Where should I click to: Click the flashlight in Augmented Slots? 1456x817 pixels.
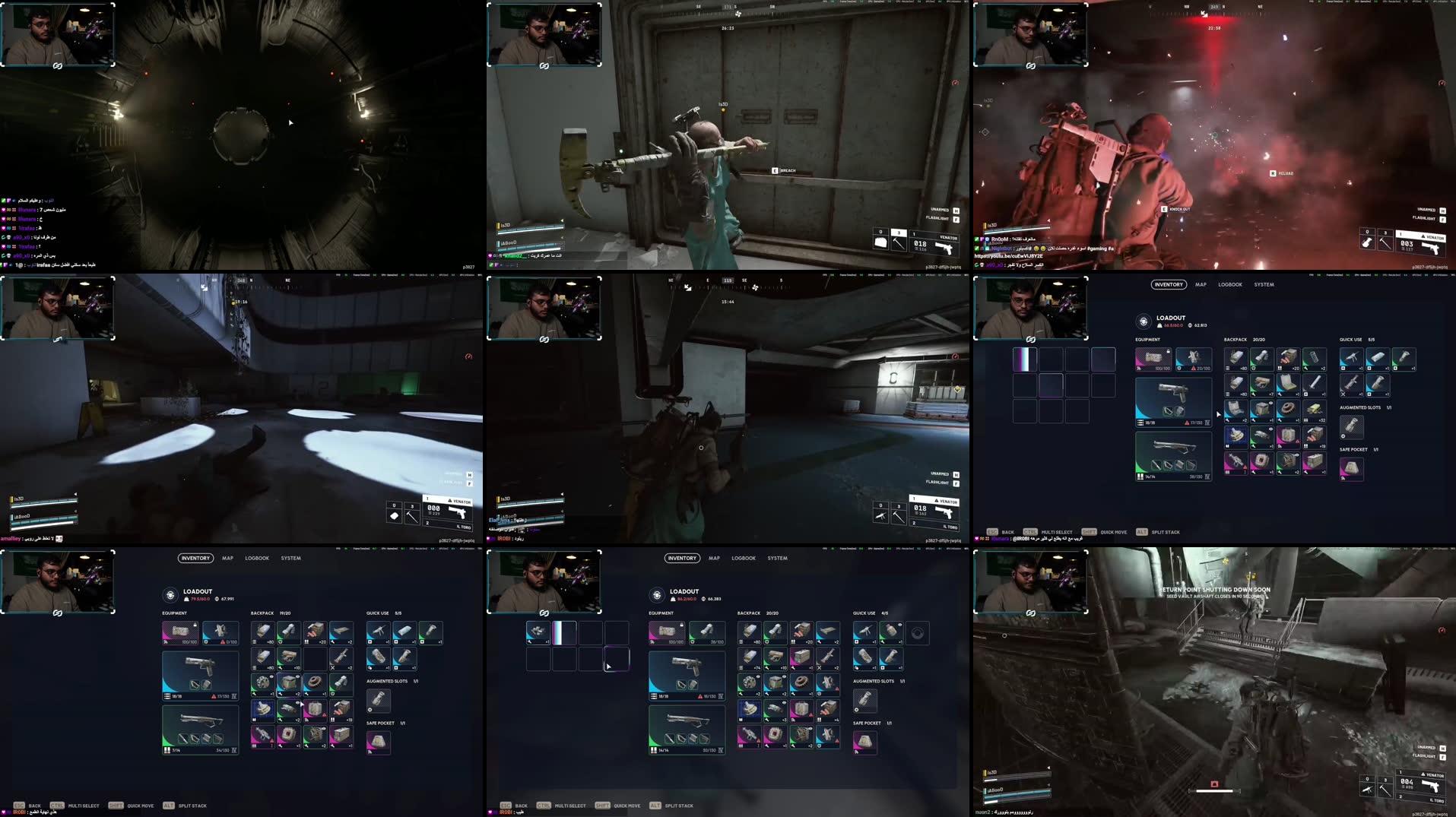tap(1351, 427)
